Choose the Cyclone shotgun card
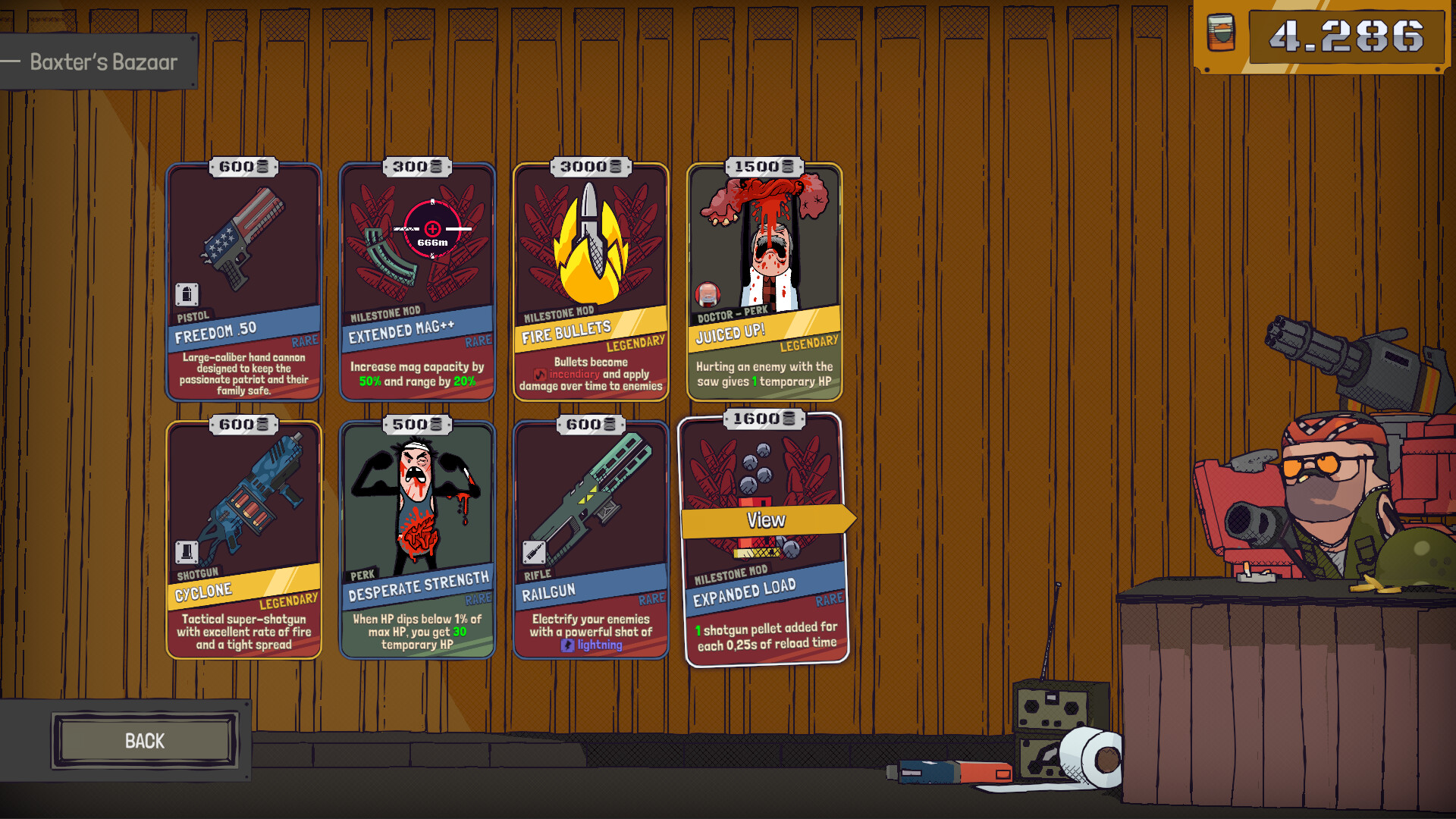The image size is (1456, 819). tap(243, 540)
